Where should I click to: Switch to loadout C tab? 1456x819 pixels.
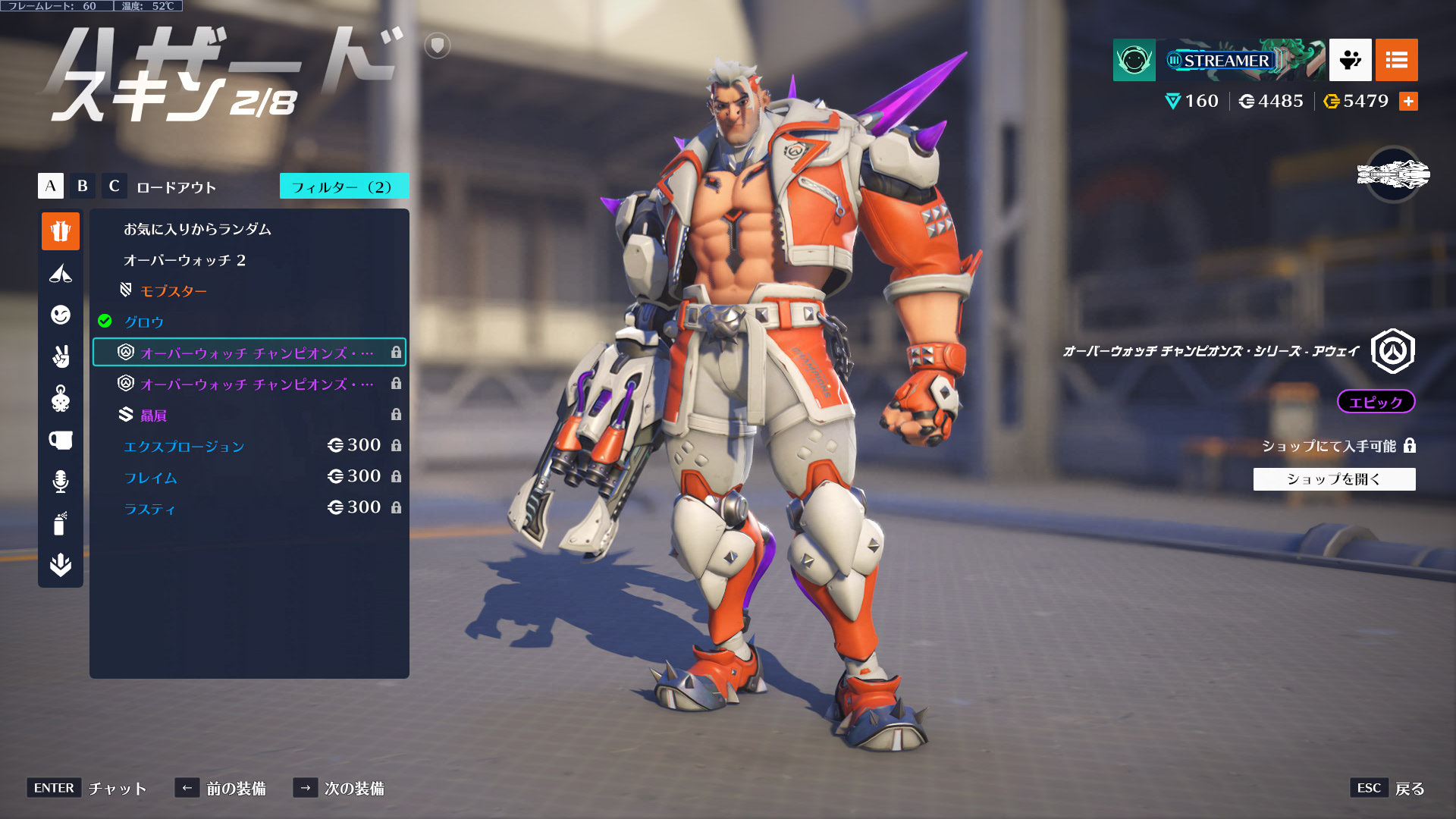tap(114, 186)
